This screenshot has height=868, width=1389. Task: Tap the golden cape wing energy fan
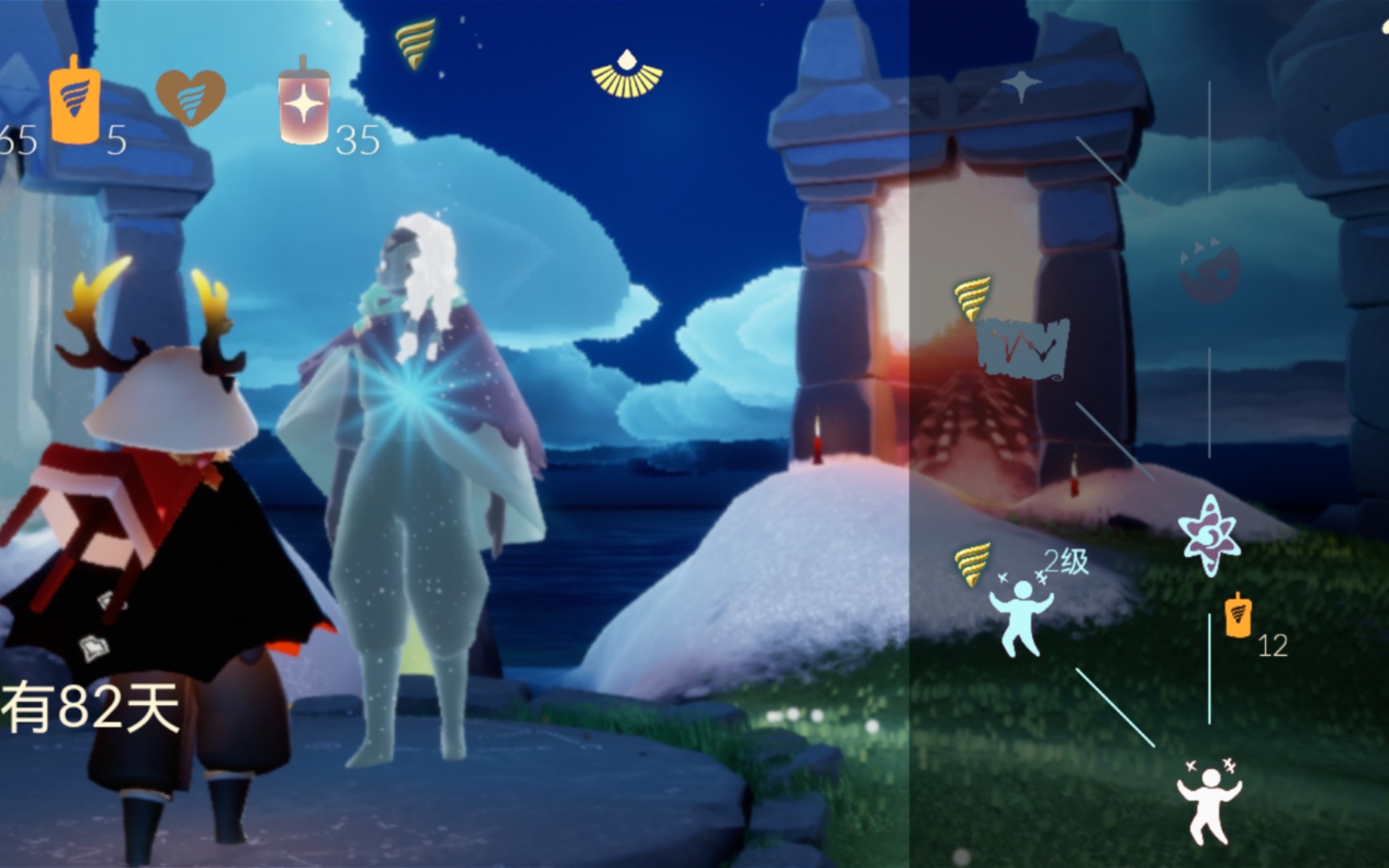627,74
